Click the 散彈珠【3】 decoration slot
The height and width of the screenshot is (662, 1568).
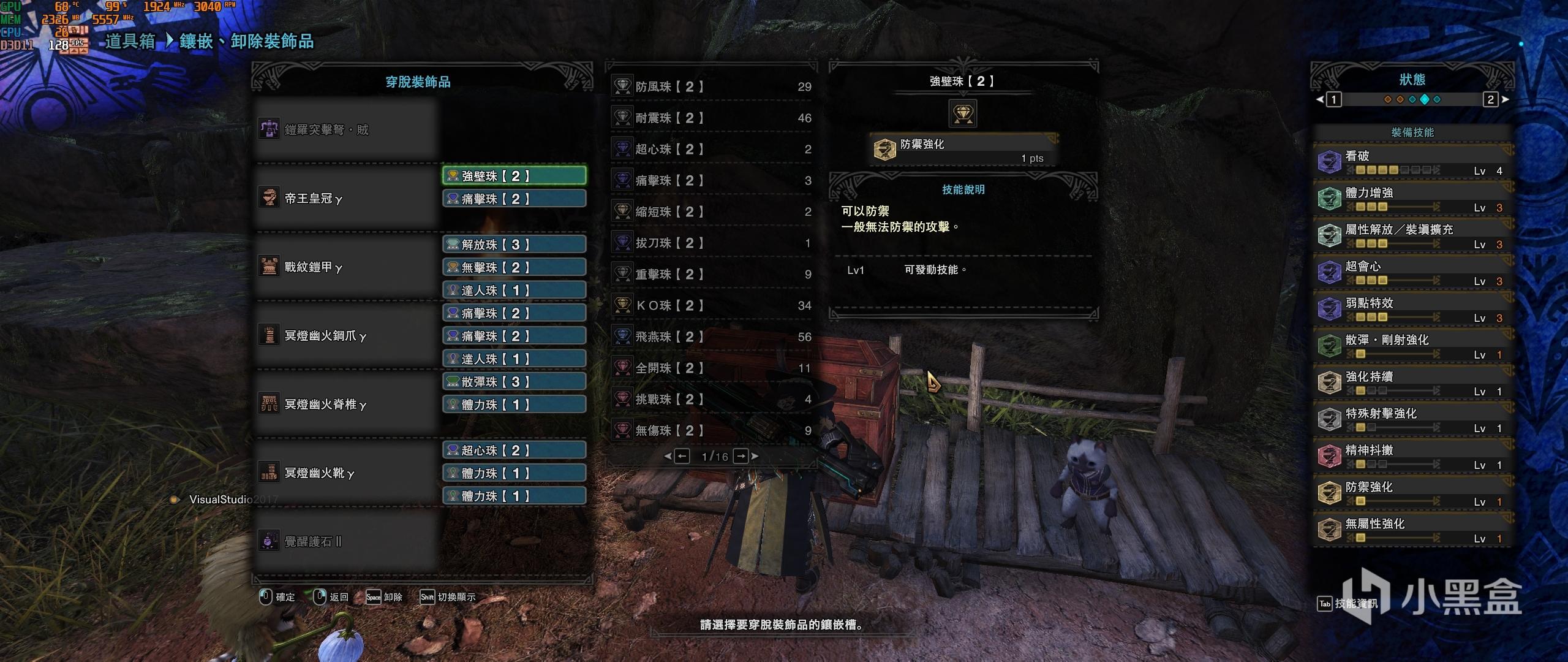click(514, 382)
